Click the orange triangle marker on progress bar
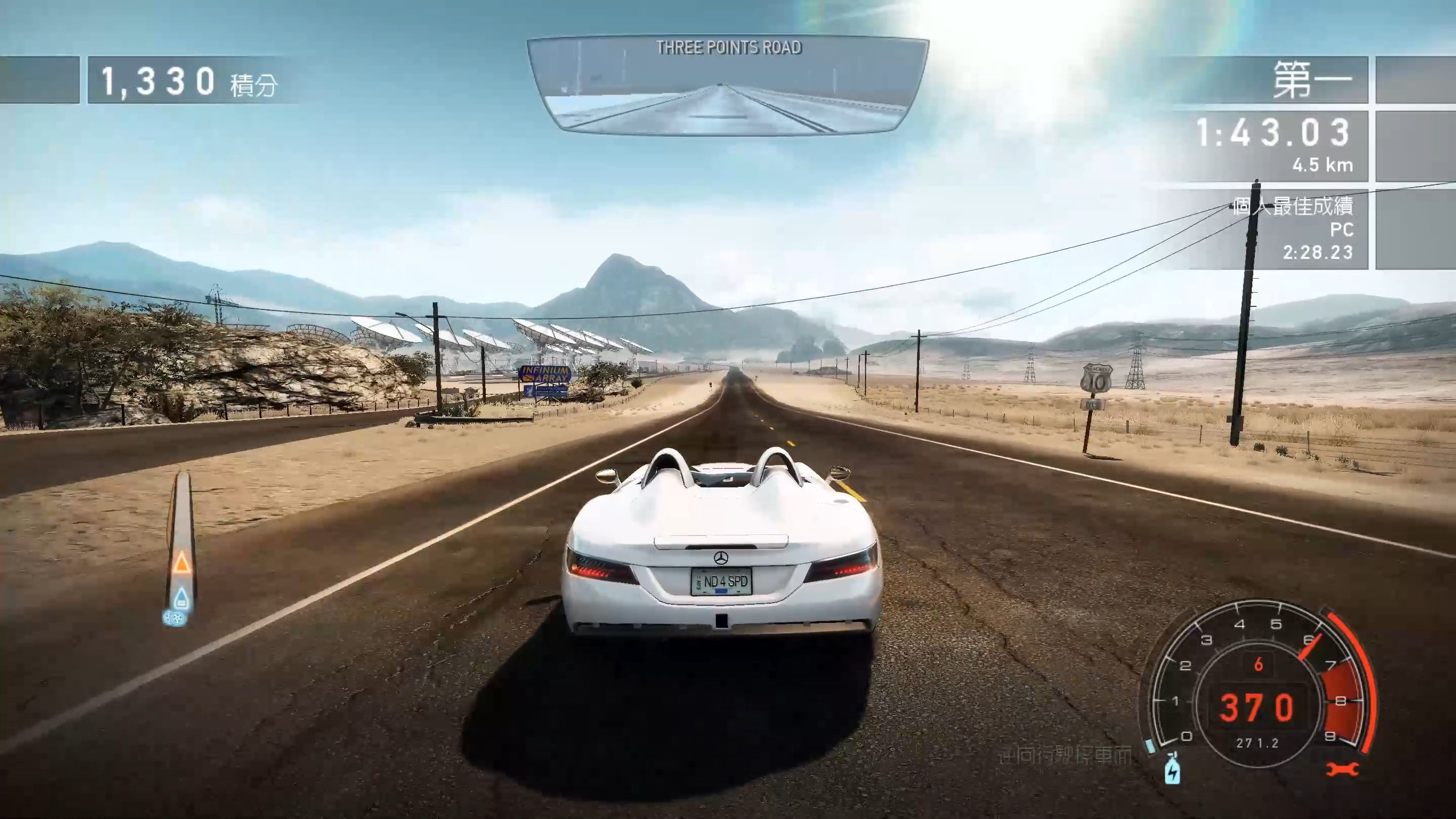1456x819 pixels. pyautogui.click(x=181, y=562)
